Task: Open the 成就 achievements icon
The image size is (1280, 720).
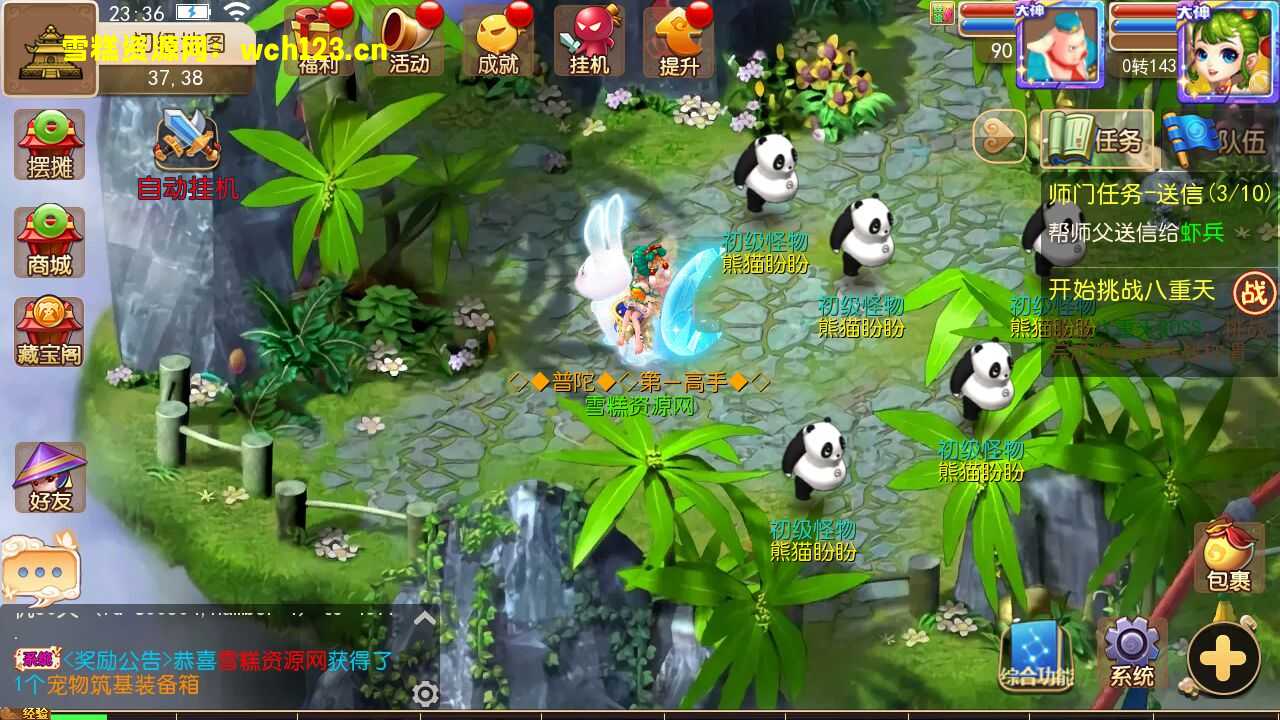Action: click(499, 42)
